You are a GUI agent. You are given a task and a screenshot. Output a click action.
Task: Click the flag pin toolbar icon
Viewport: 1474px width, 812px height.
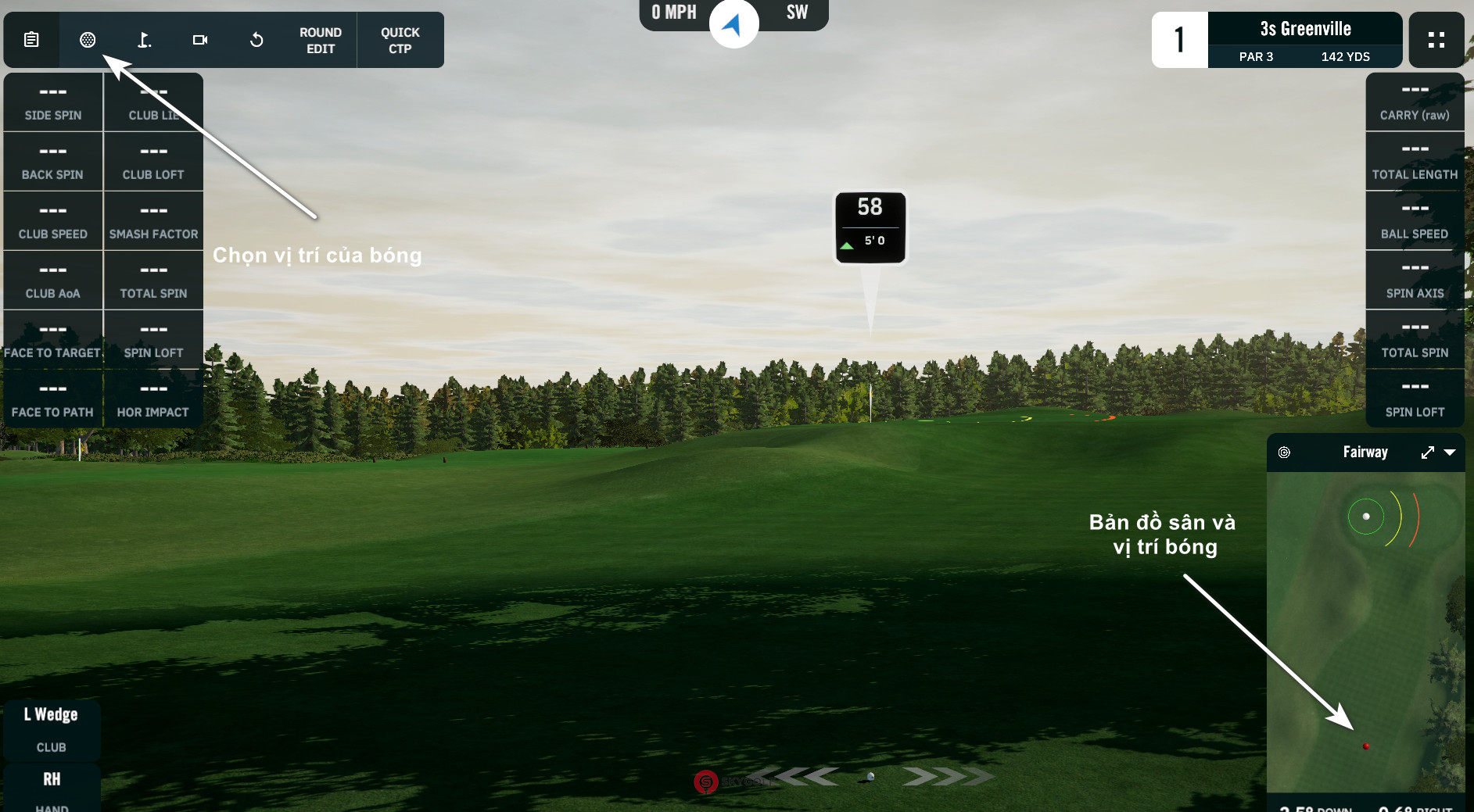pos(144,40)
